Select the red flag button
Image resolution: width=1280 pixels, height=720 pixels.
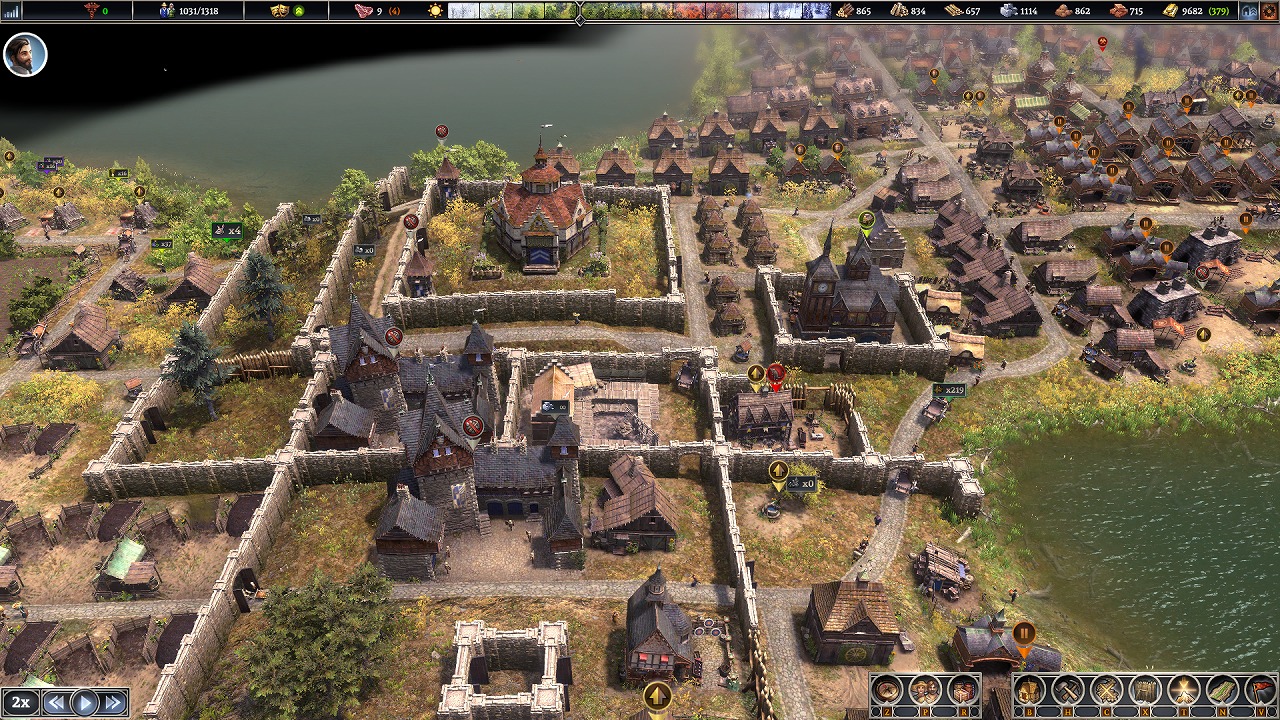pos(1260,690)
